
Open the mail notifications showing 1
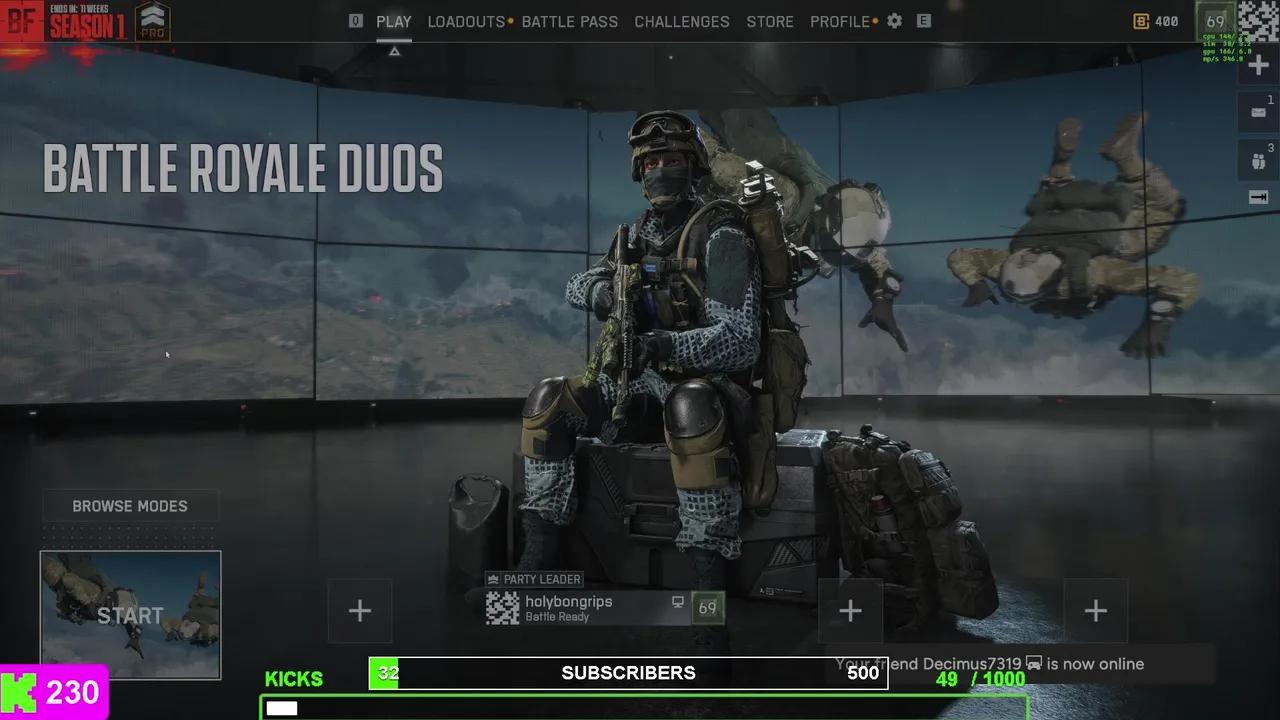(x=1257, y=112)
